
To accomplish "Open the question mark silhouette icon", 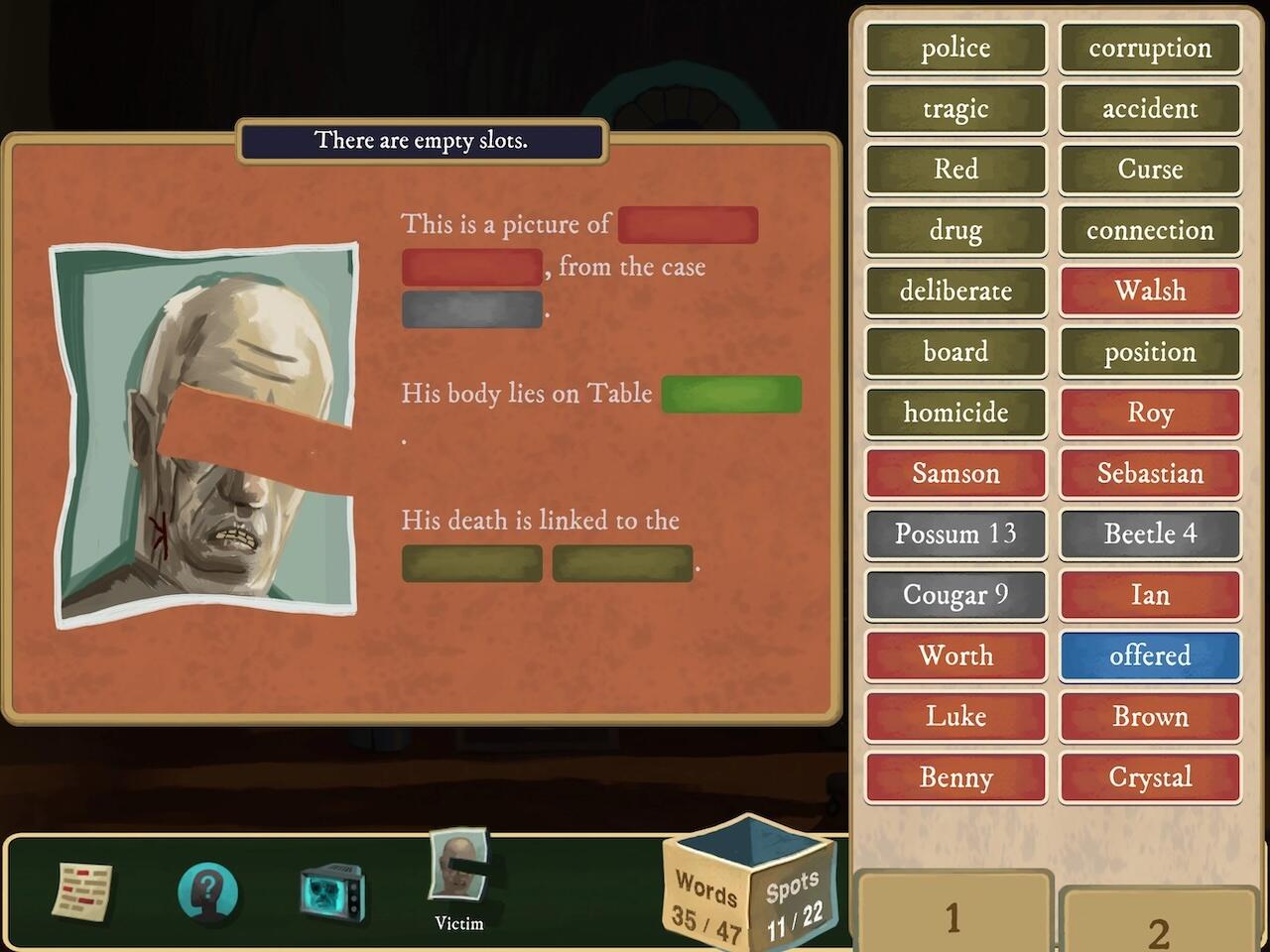I will click(x=207, y=892).
